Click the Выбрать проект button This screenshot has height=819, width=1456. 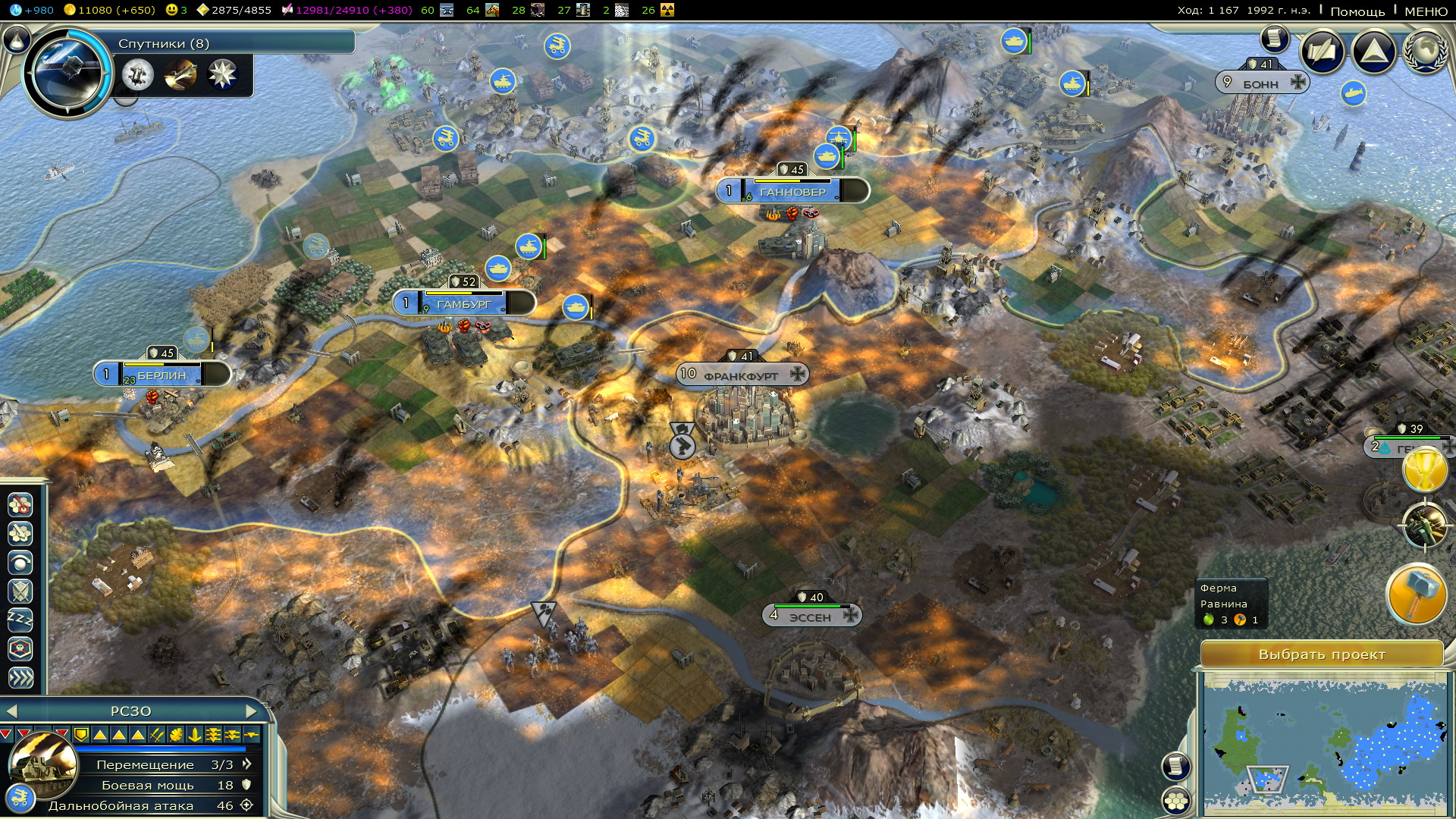(1322, 654)
